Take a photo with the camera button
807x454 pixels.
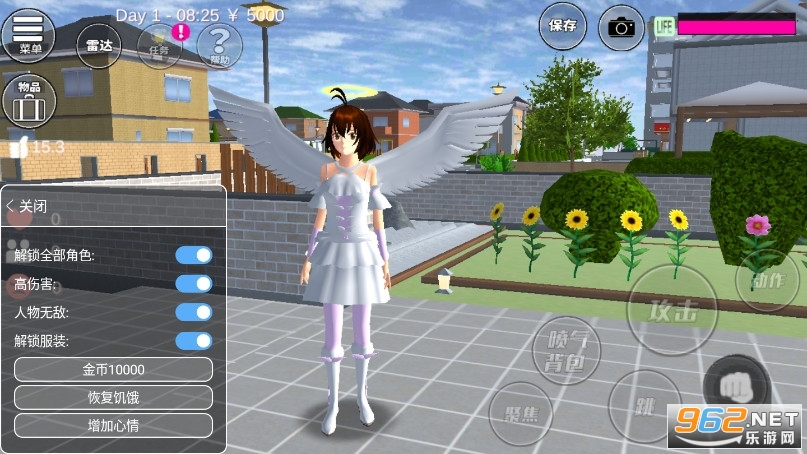621,27
